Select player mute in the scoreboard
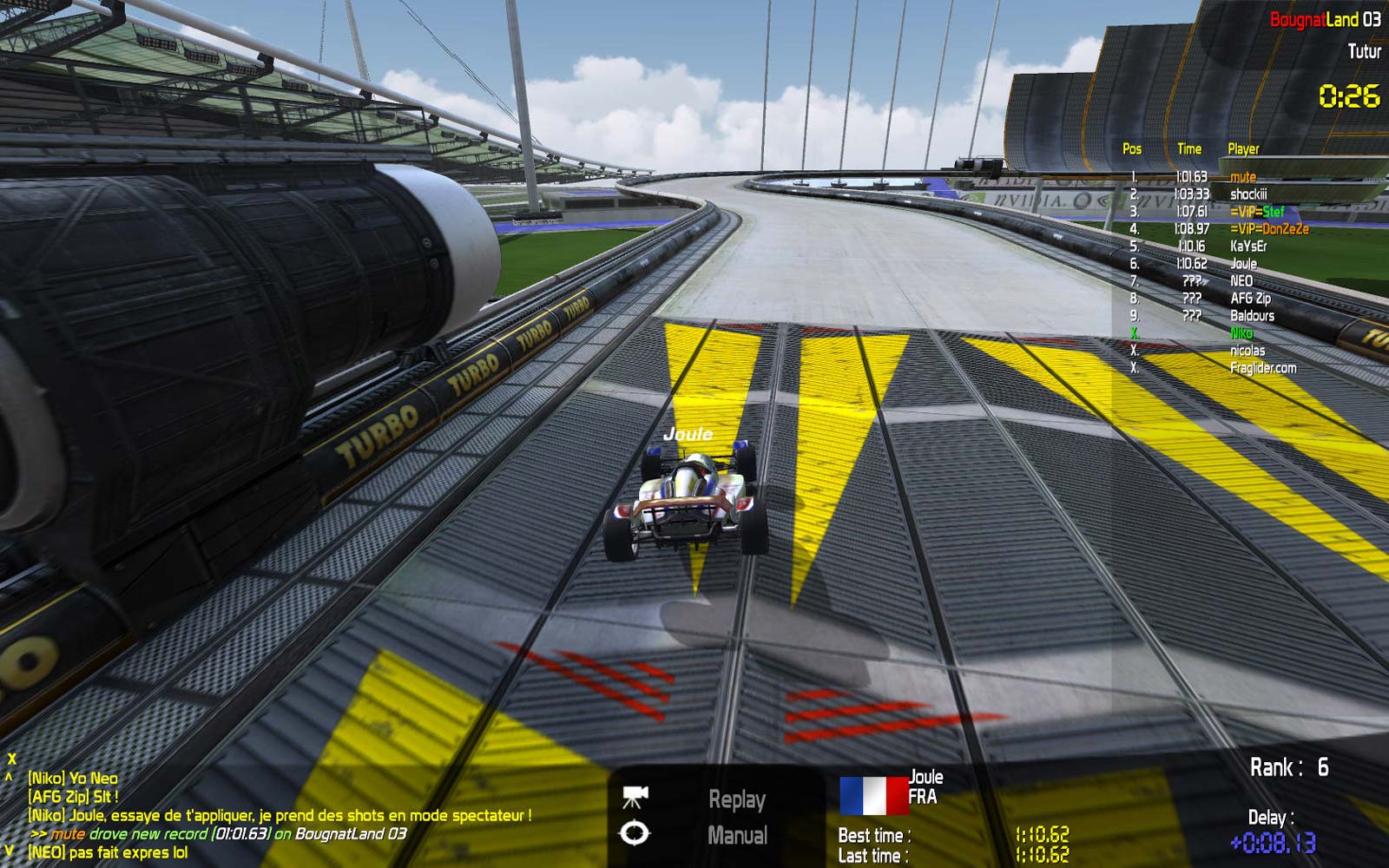 (x=1242, y=177)
